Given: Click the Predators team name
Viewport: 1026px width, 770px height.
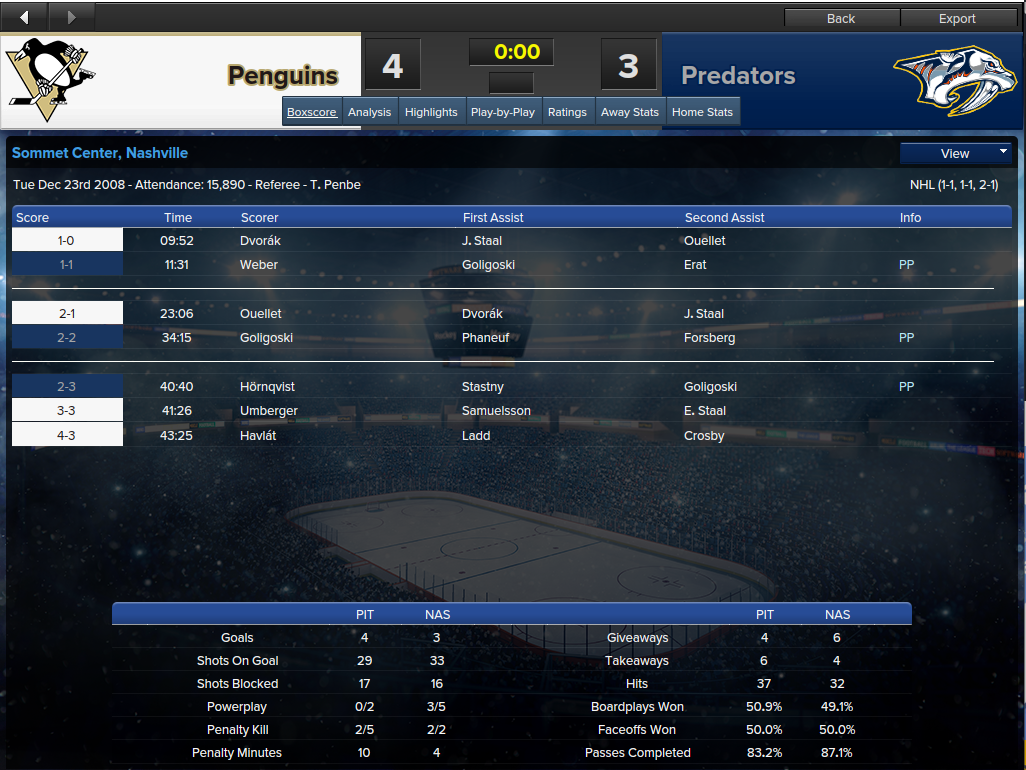Looking at the screenshot, I should point(738,75).
